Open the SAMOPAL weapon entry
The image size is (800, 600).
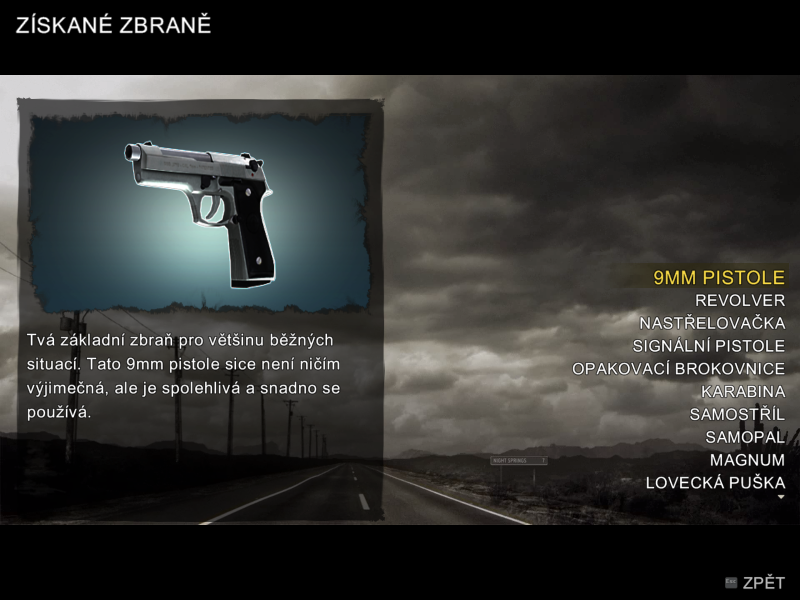pos(745,437)
